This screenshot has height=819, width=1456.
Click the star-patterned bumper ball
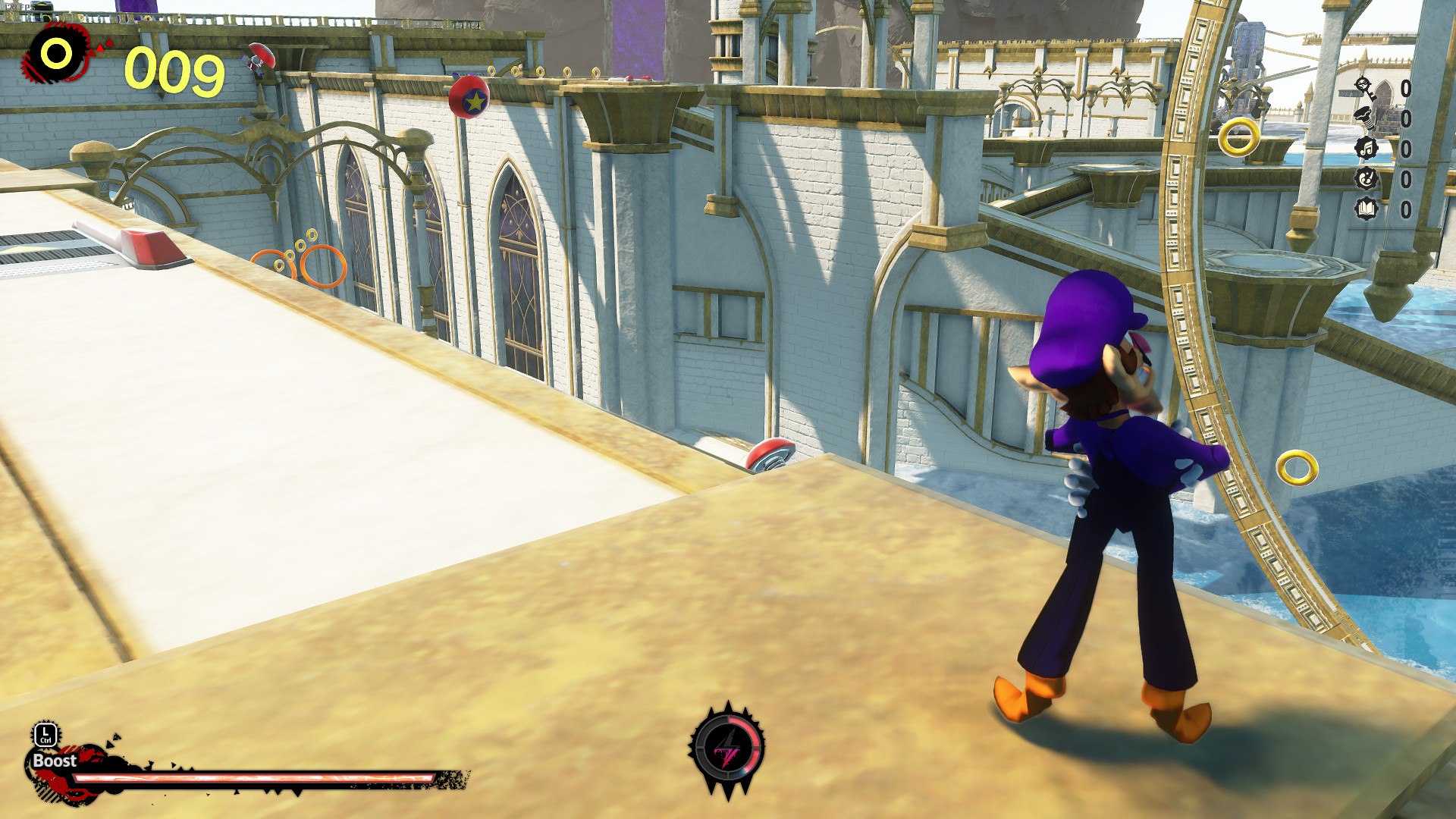472,97
